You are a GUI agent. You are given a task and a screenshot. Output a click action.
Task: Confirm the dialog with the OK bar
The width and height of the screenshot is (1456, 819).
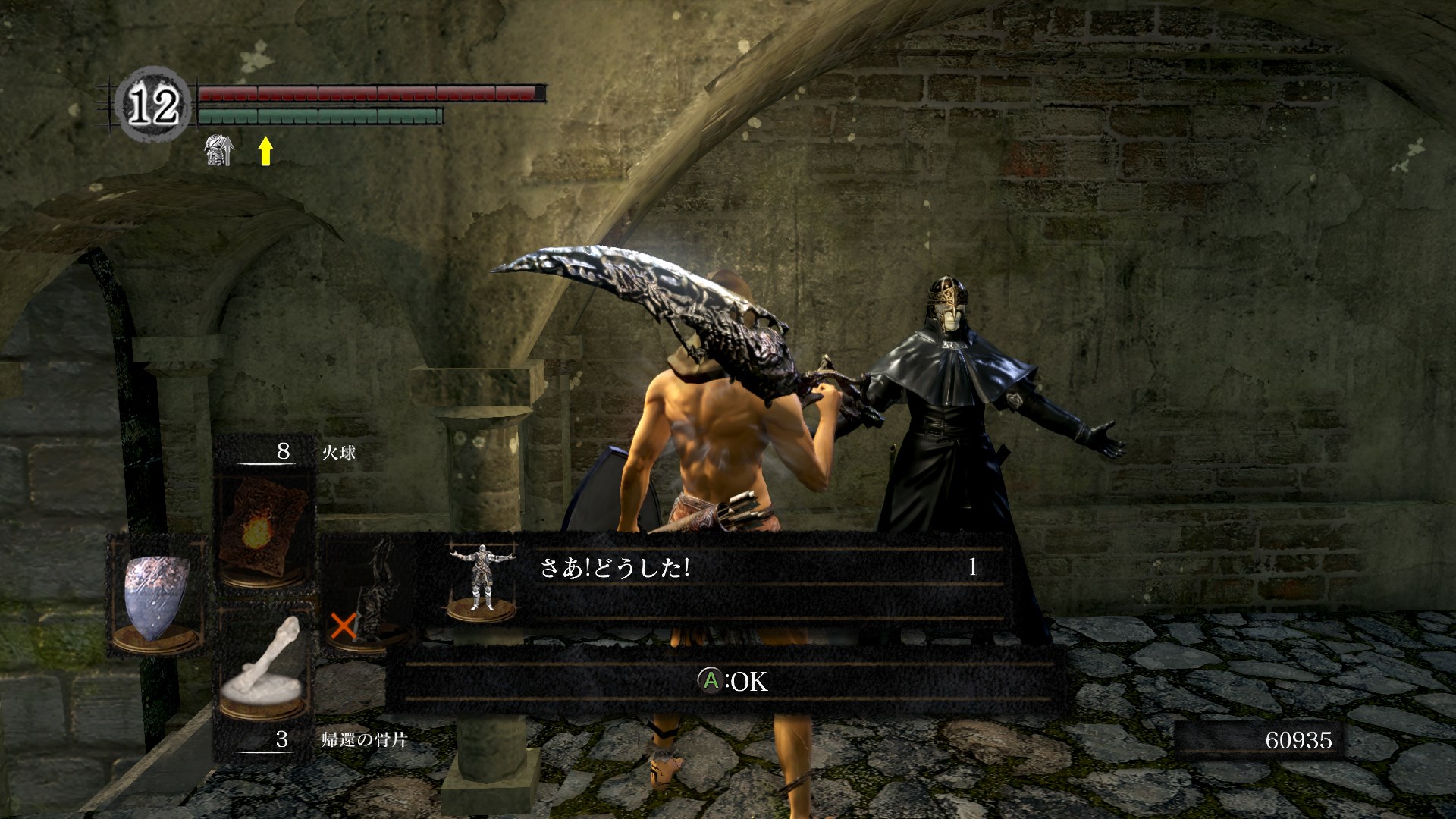[x=731, y=681]
